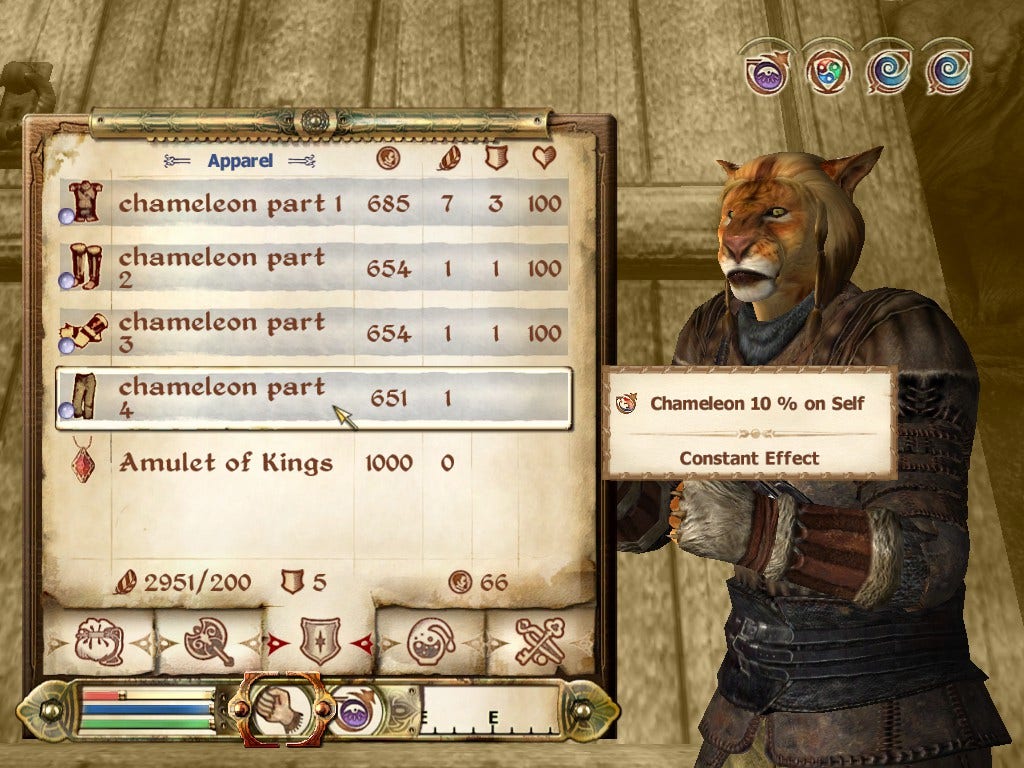Sort items by the heart condition column

tap(544, 158)
